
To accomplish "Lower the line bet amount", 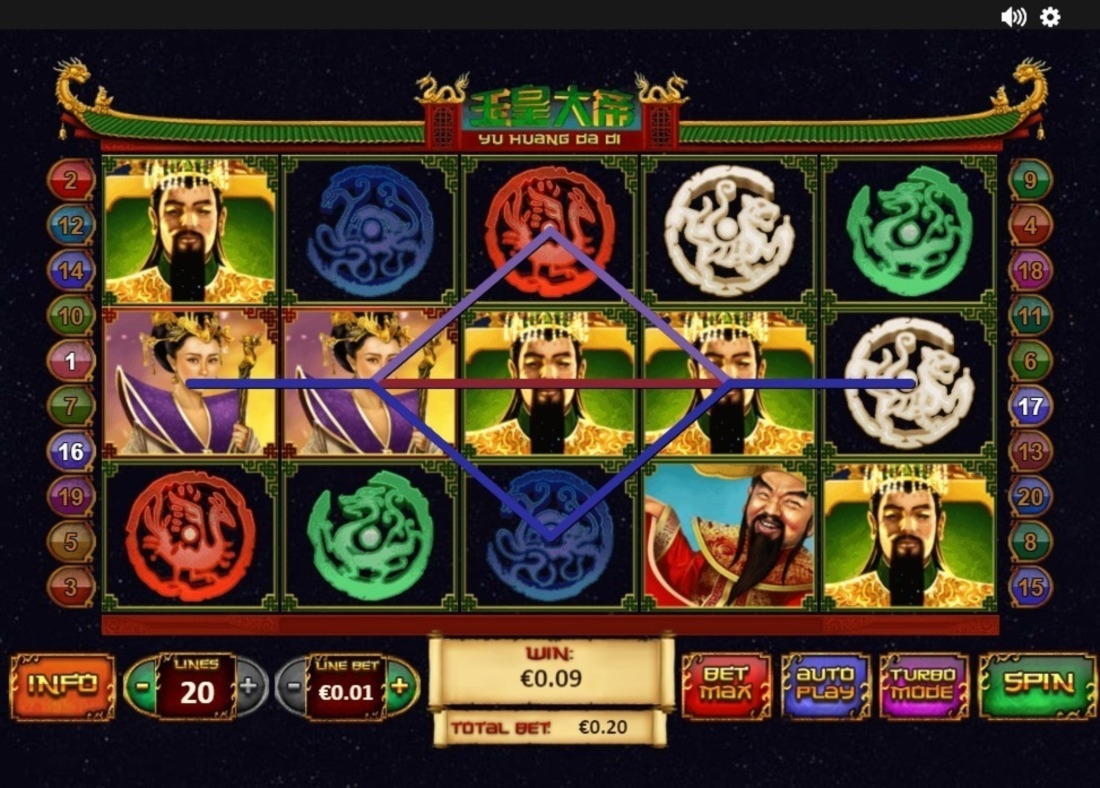I will coord(292,687).
